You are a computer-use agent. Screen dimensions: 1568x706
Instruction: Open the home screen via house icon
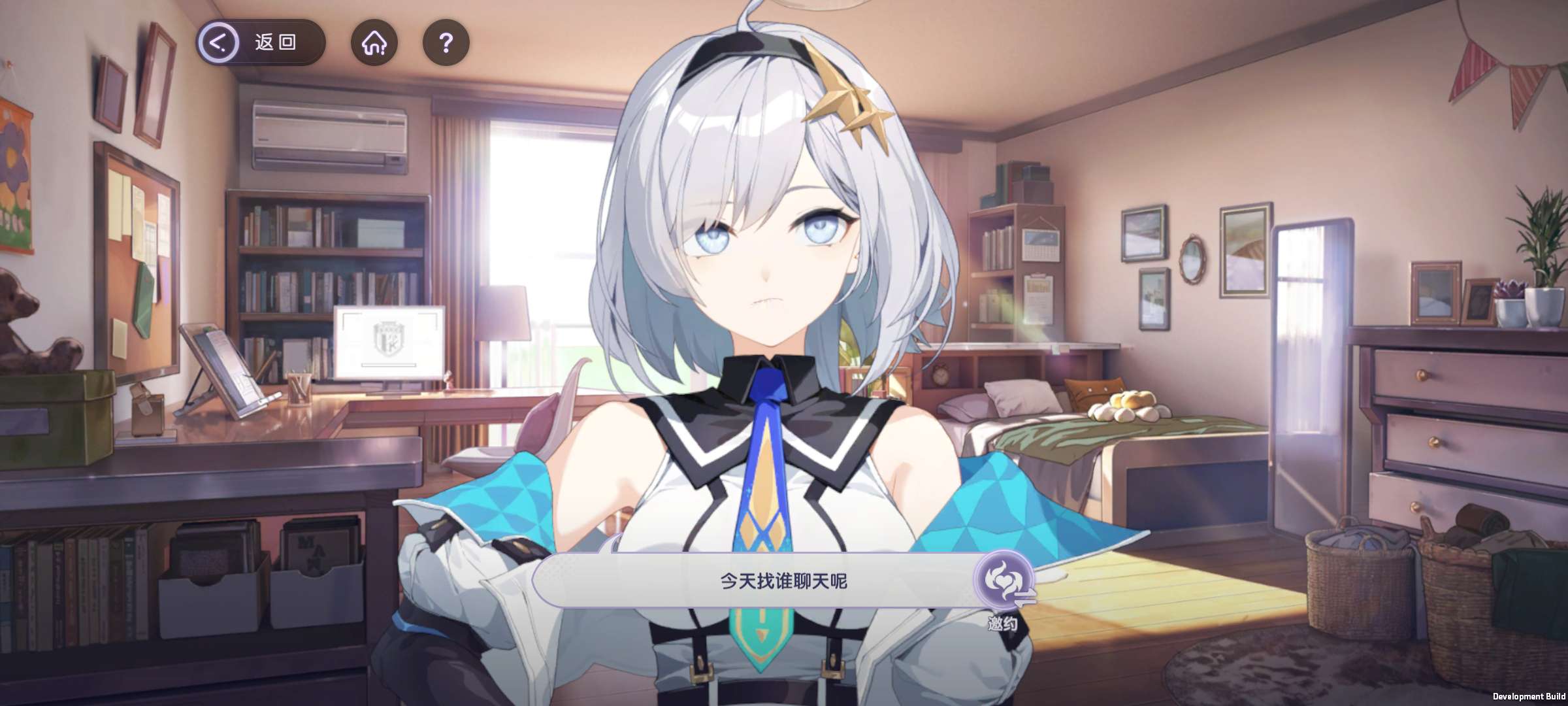point(374,43)
